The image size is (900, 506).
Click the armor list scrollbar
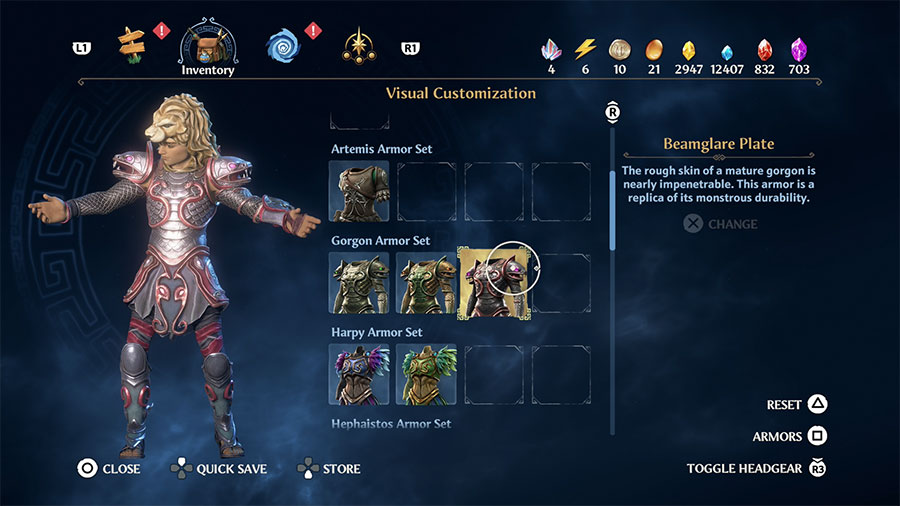coord(613,210)
